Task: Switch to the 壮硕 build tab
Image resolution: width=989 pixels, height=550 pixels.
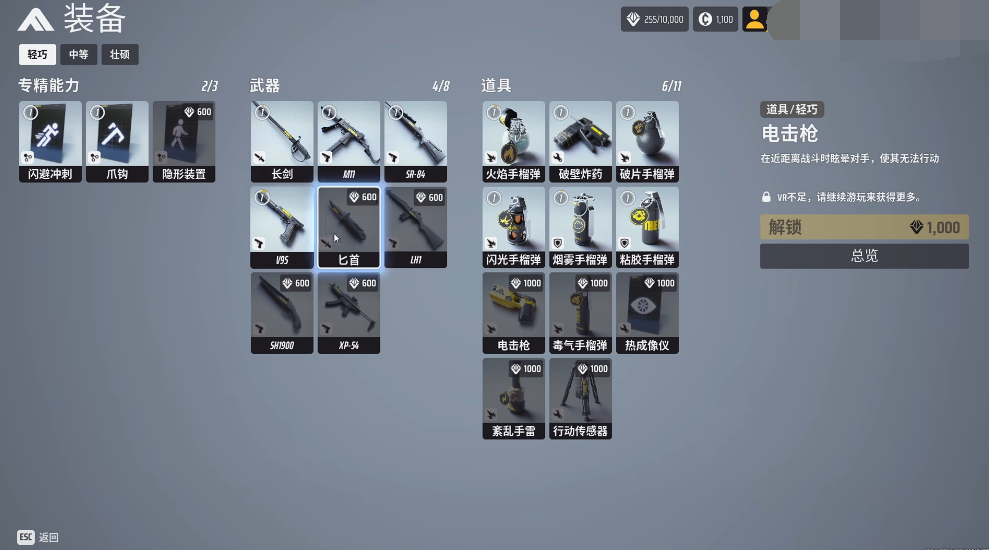Action: [x=119, y=55]
